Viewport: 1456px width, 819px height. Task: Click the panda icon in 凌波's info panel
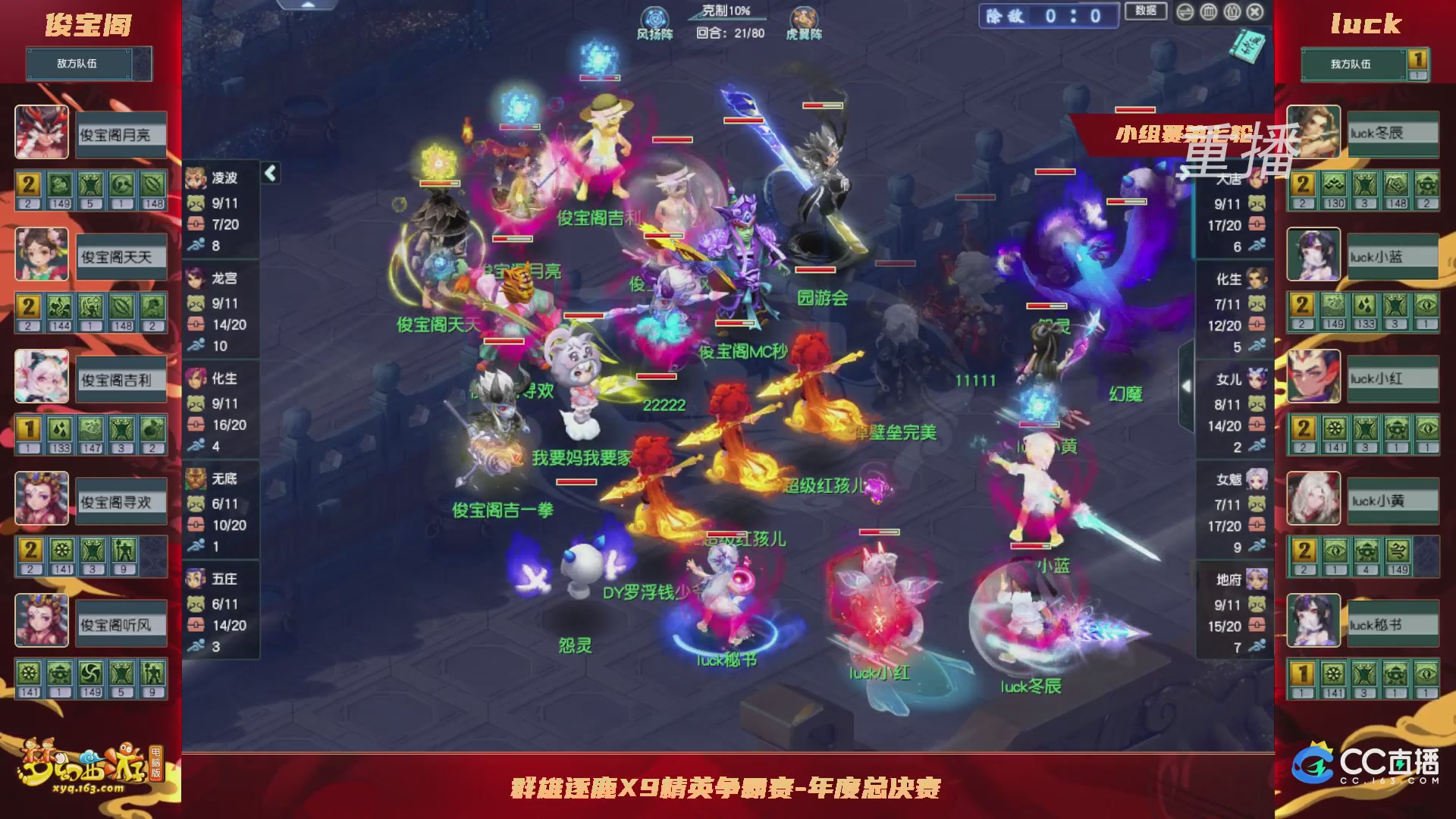point(196,204)
